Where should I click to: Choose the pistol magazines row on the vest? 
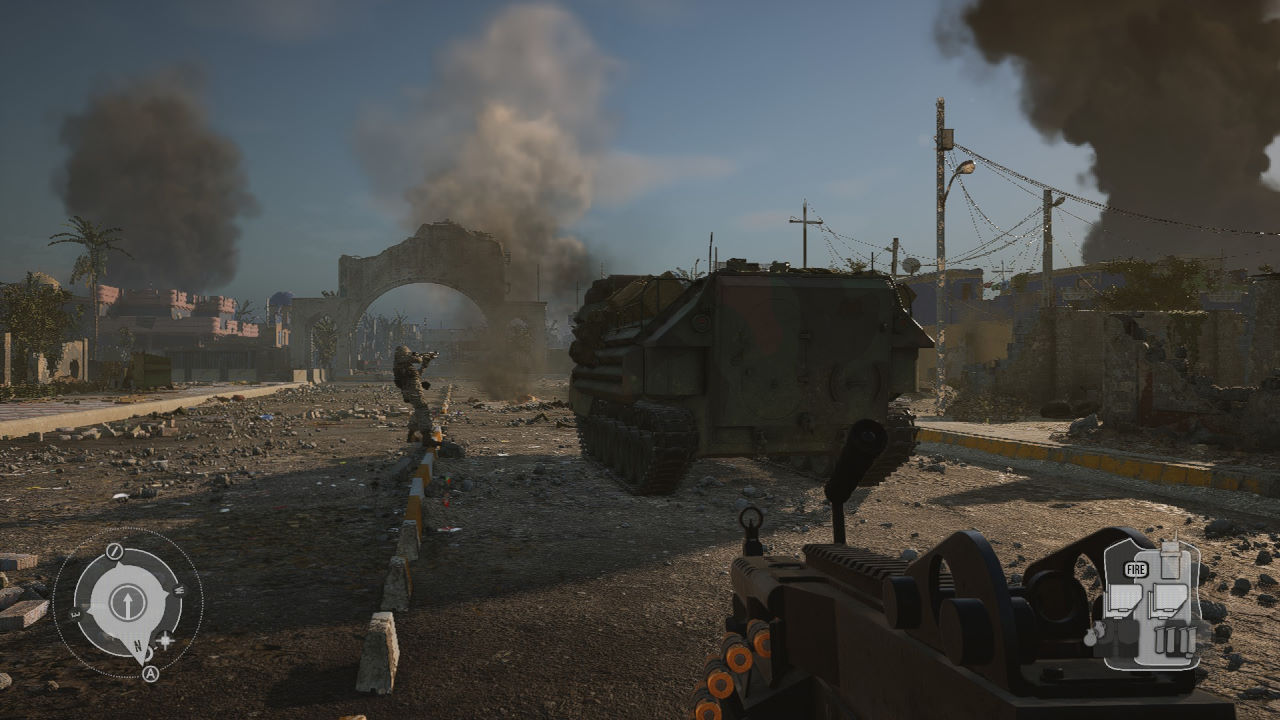(x=1174, y=639)
